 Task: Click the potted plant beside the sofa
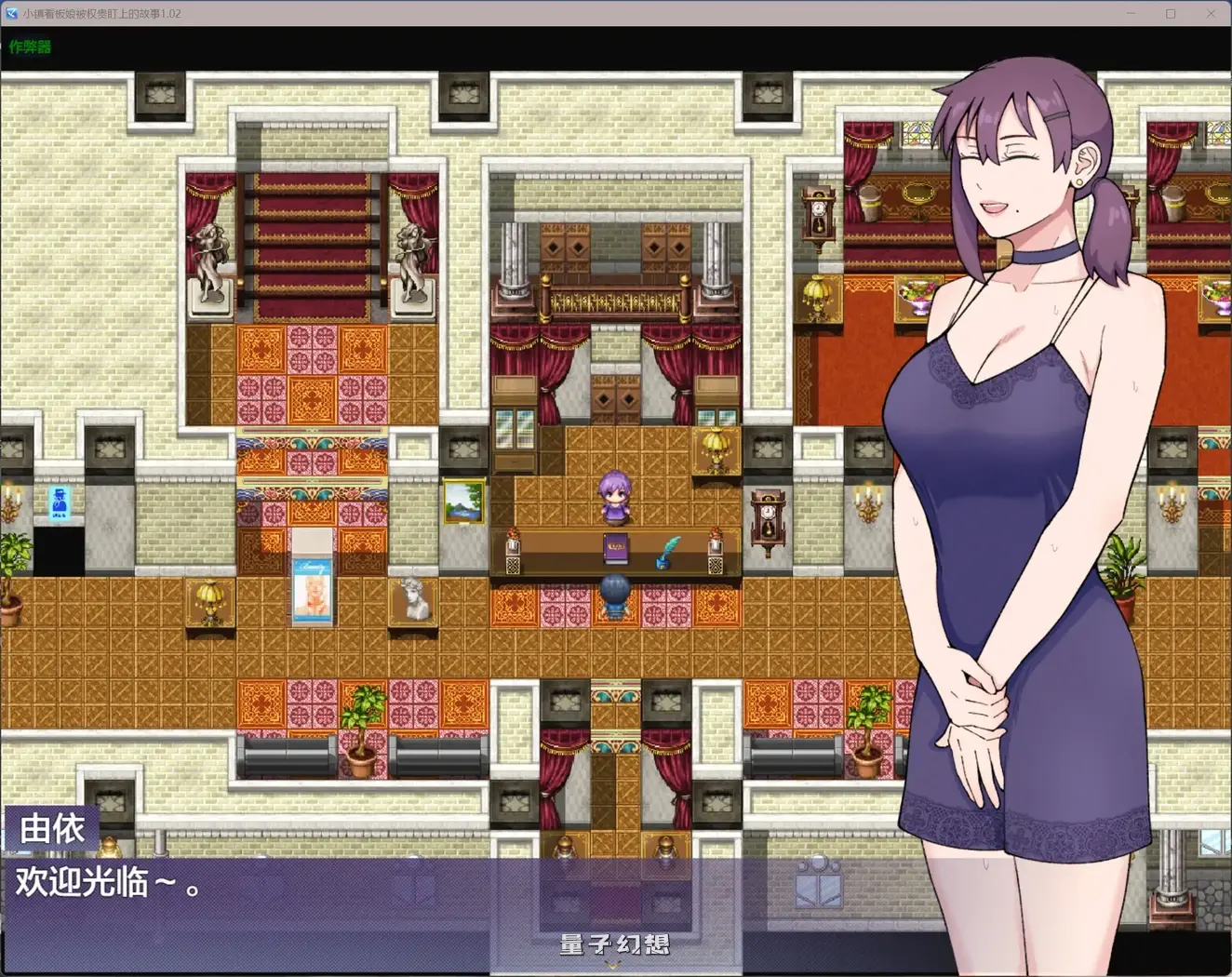tap(363, 733)
